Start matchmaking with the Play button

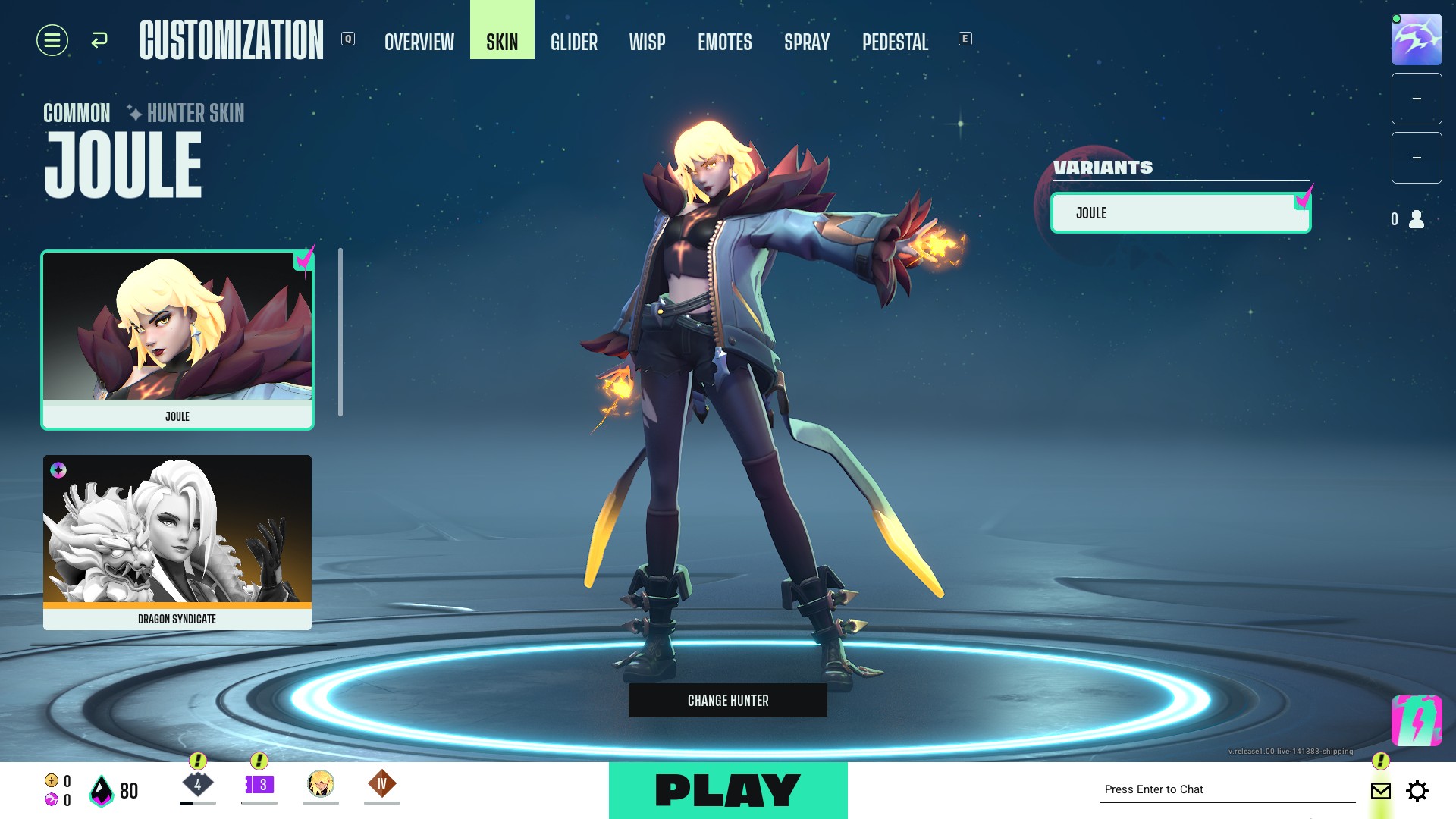[728, 790]
